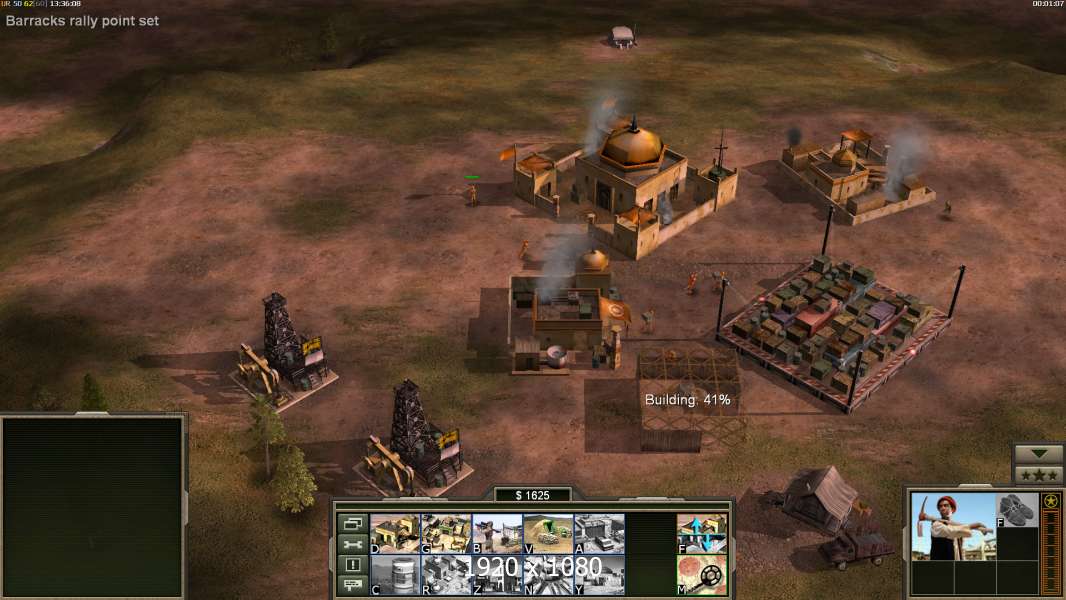Click the greyed build icon labeled Z
This screenshot has height=600, width=1066.
coord(497,575)
